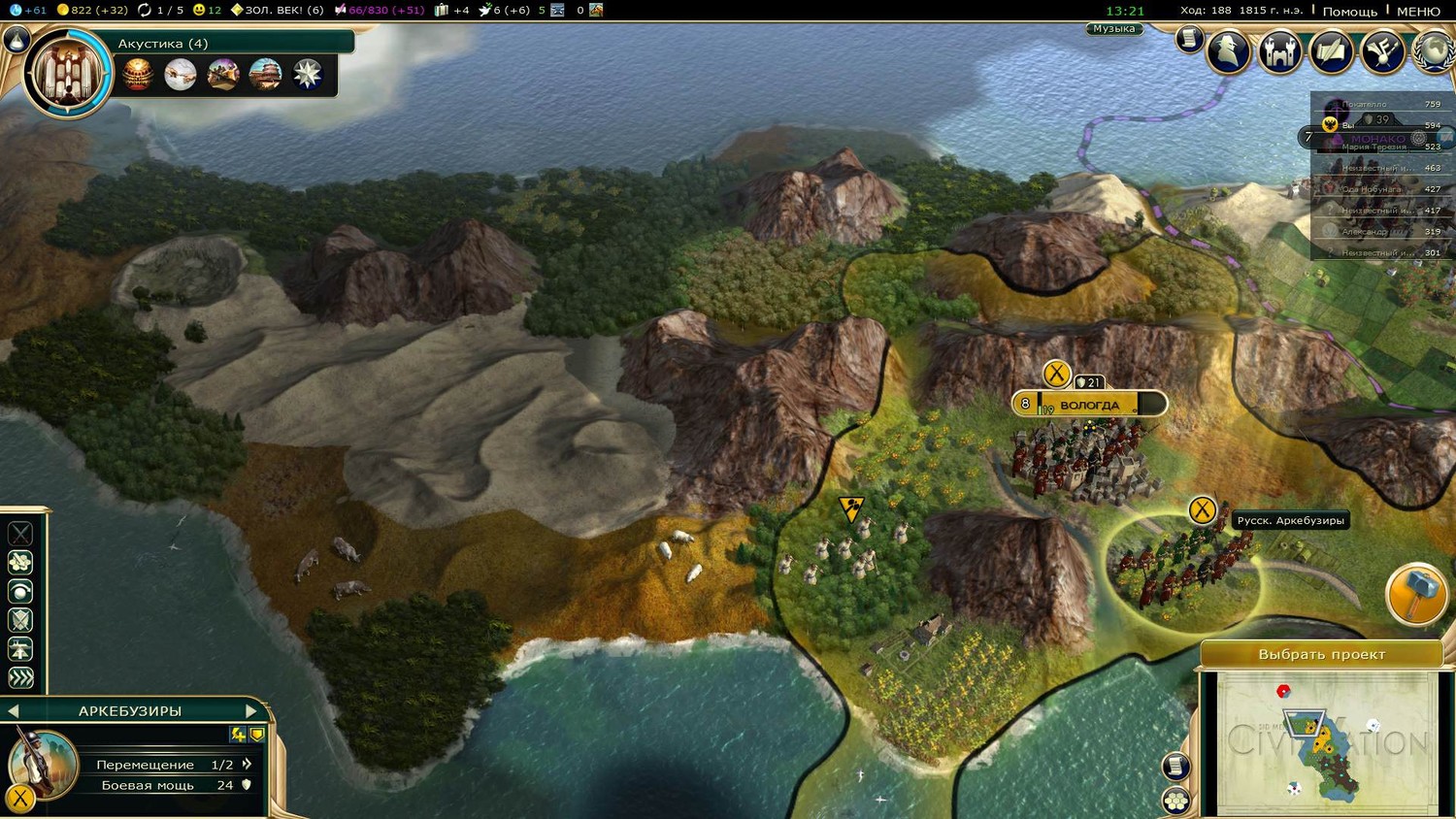Viewport: 1456px width, 819px height.
Task: Select next unit with right arrow
Action: tap(251, 710)
